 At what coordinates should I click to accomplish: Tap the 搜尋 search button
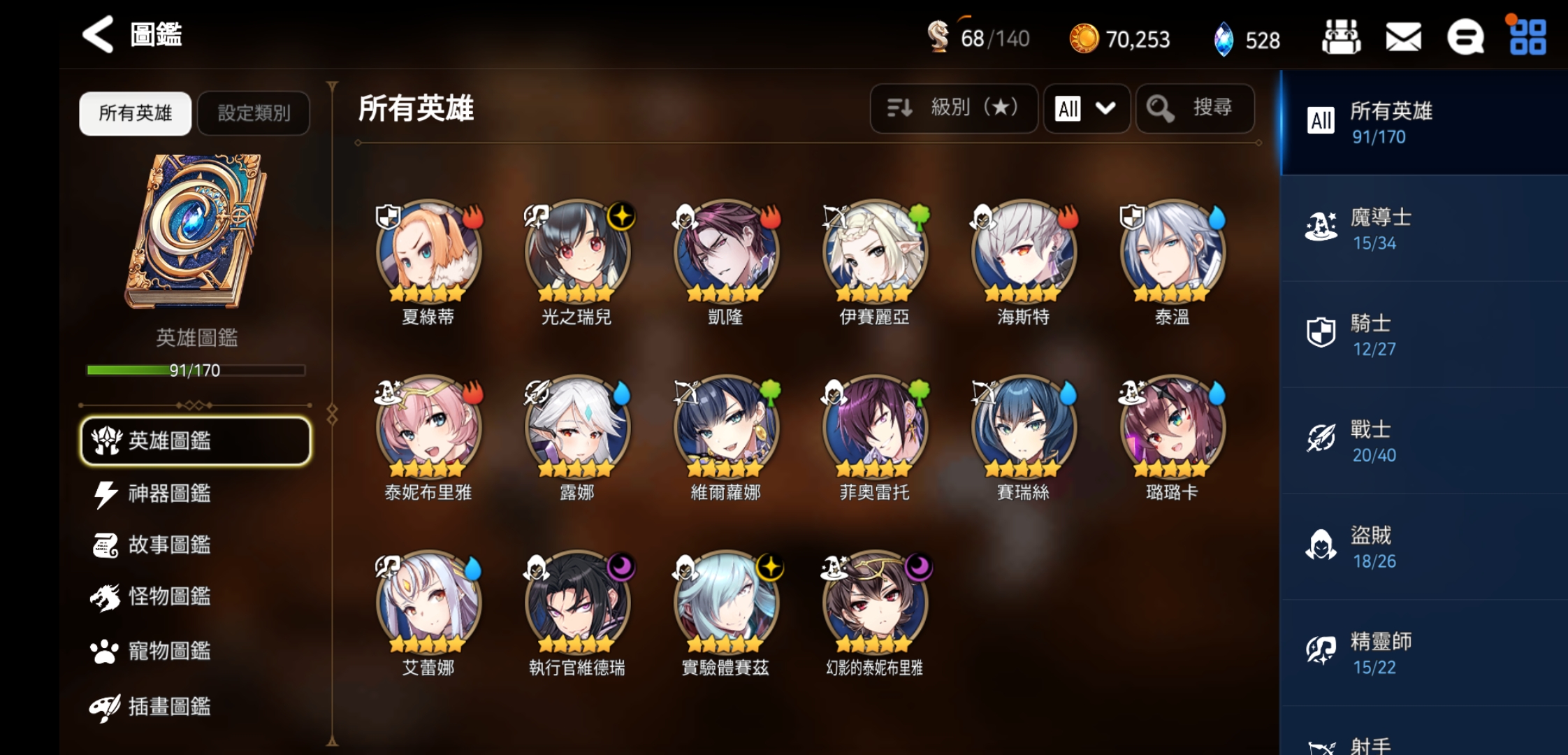tap(1195, 109)
